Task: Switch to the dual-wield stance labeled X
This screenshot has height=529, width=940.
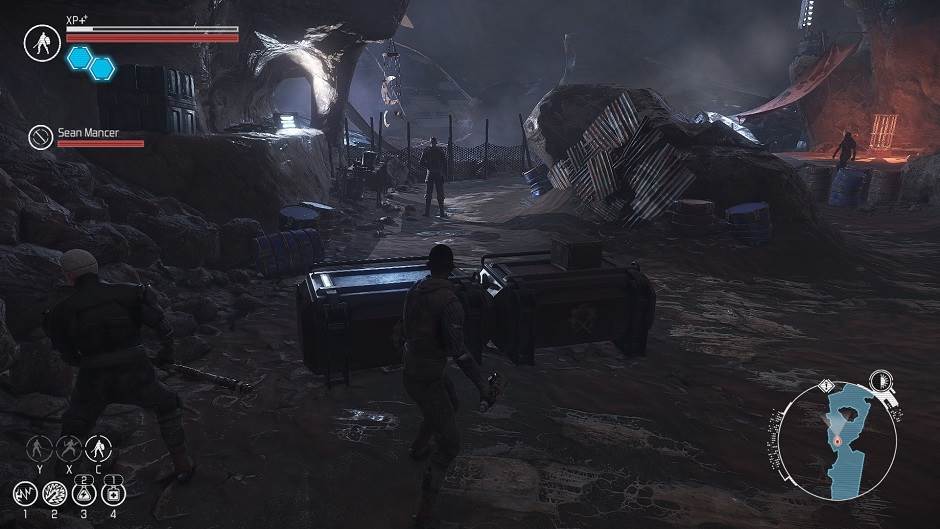Action: [70, 447]
